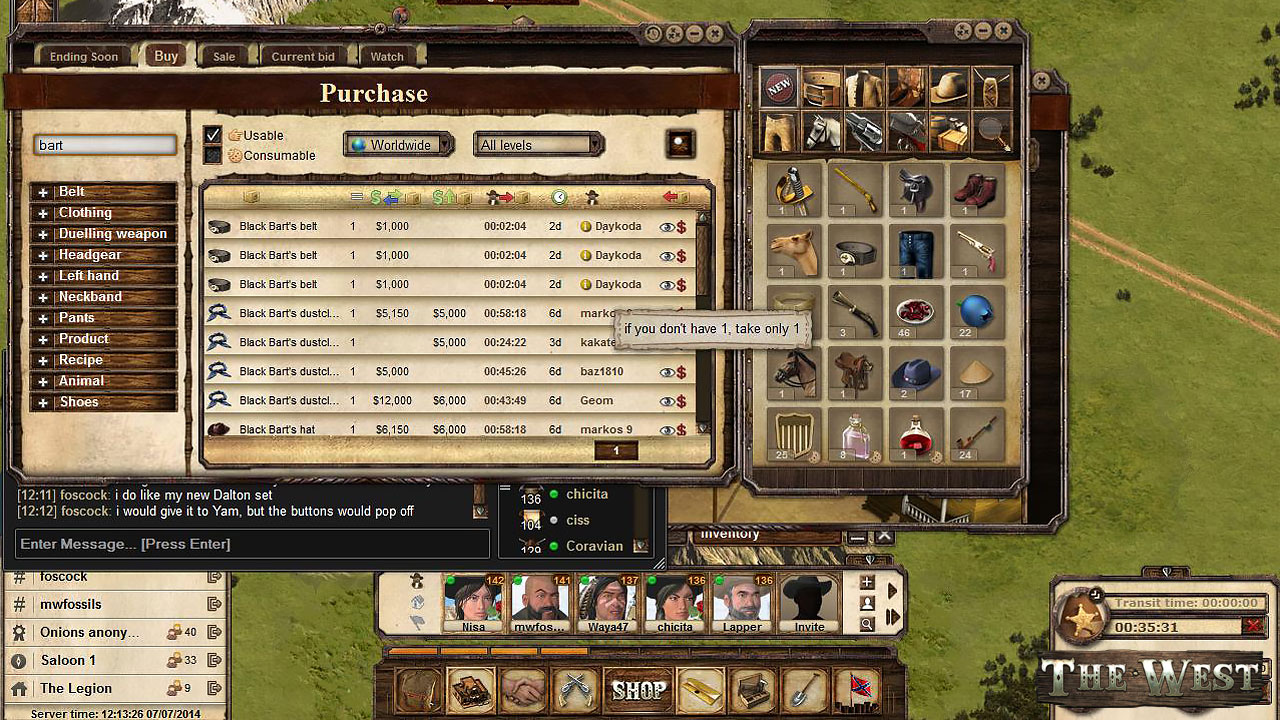
Task: Open the Worldwide region dropdown
Action: pos(399,145)
